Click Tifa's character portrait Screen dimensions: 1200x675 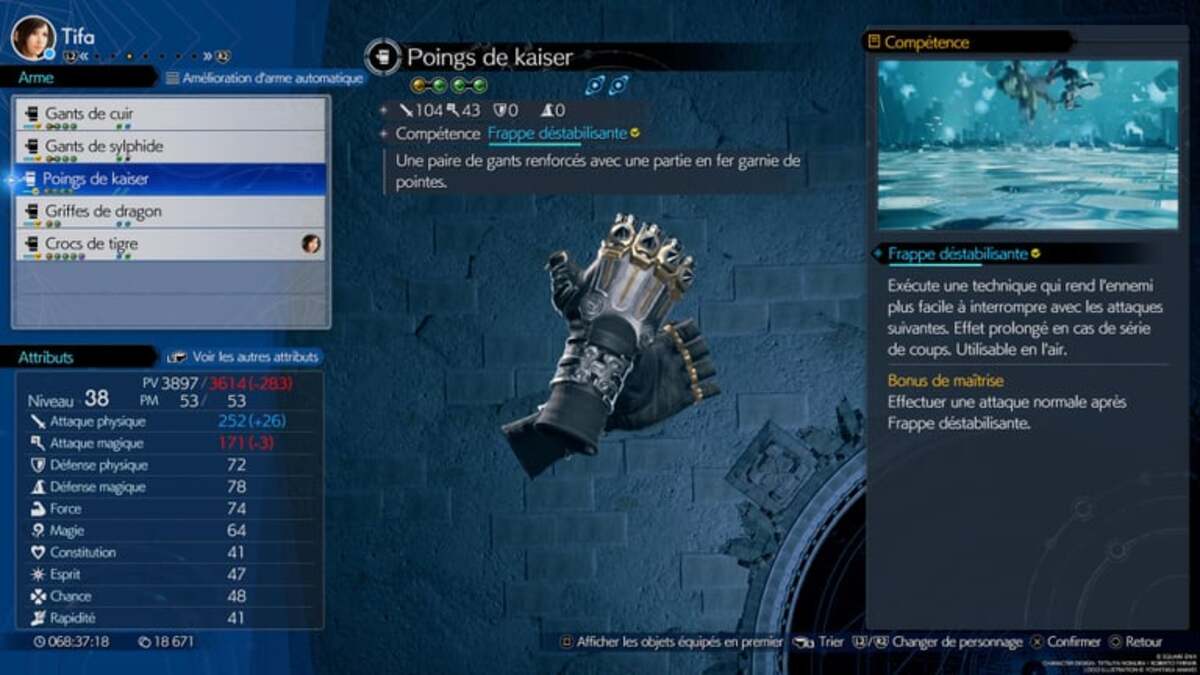(x=32, y=37)
